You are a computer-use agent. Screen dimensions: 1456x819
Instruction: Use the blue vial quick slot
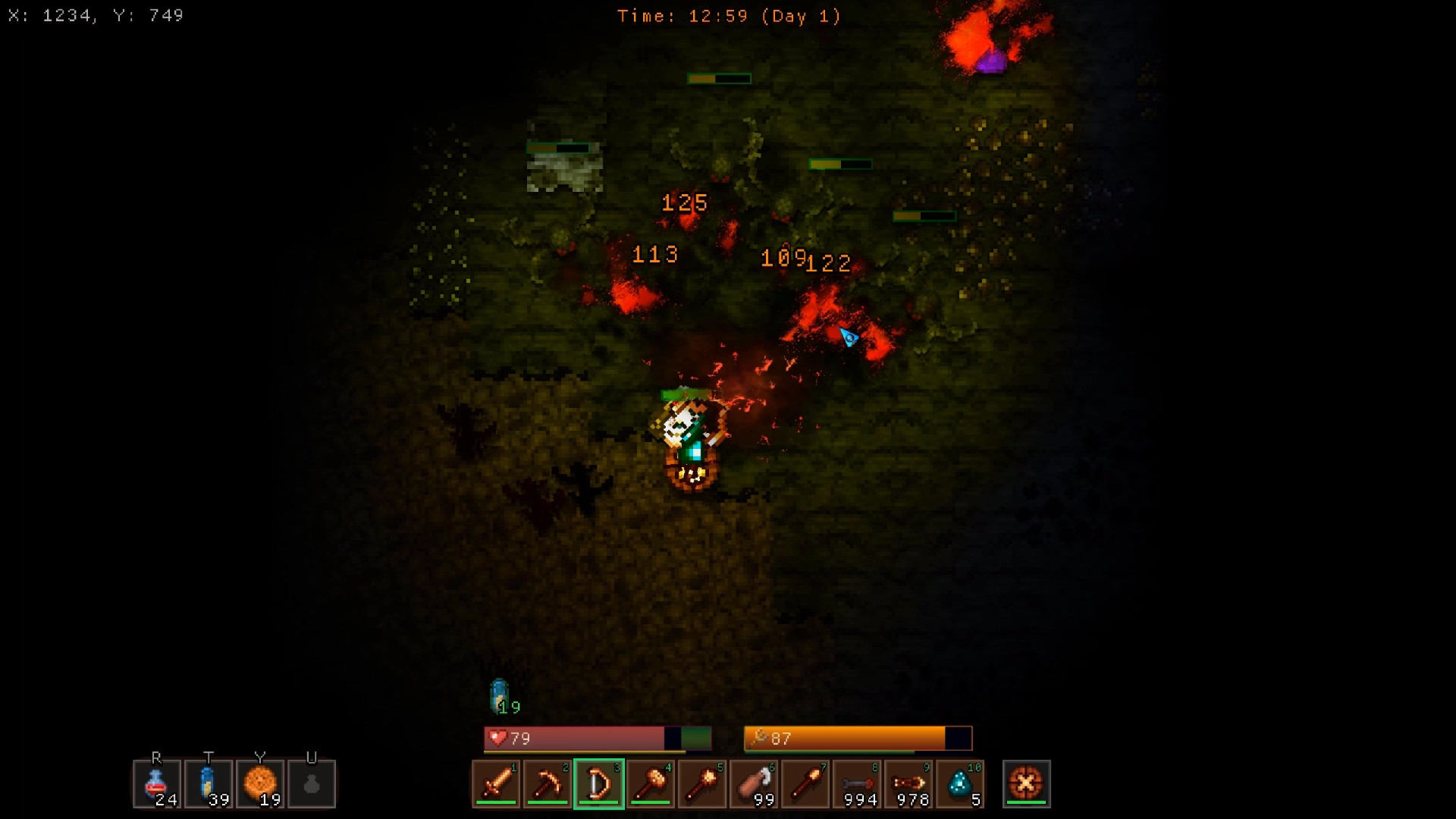pyautogui.click(x=209, y=783)
